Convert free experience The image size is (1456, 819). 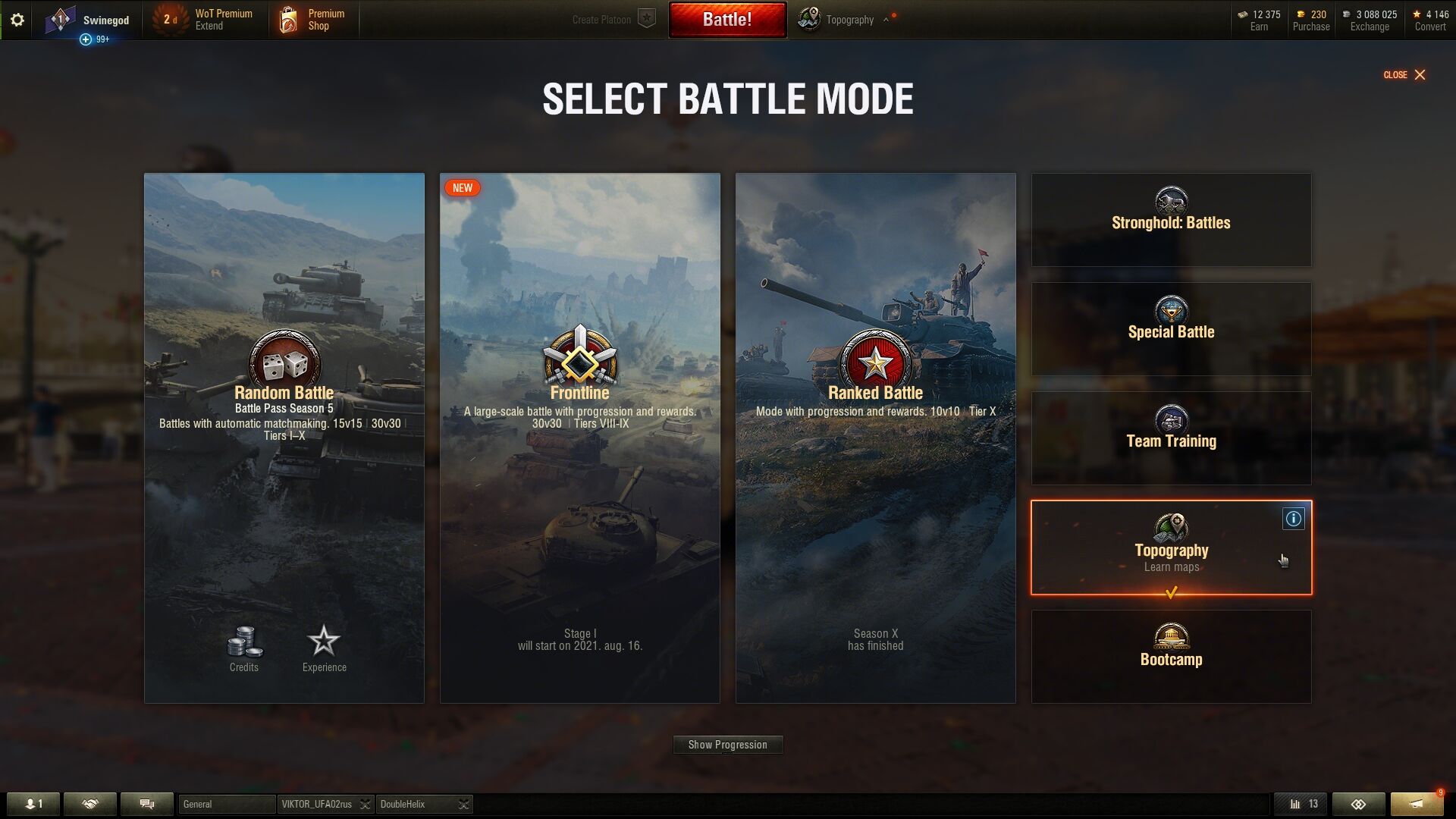[1430, 20]
